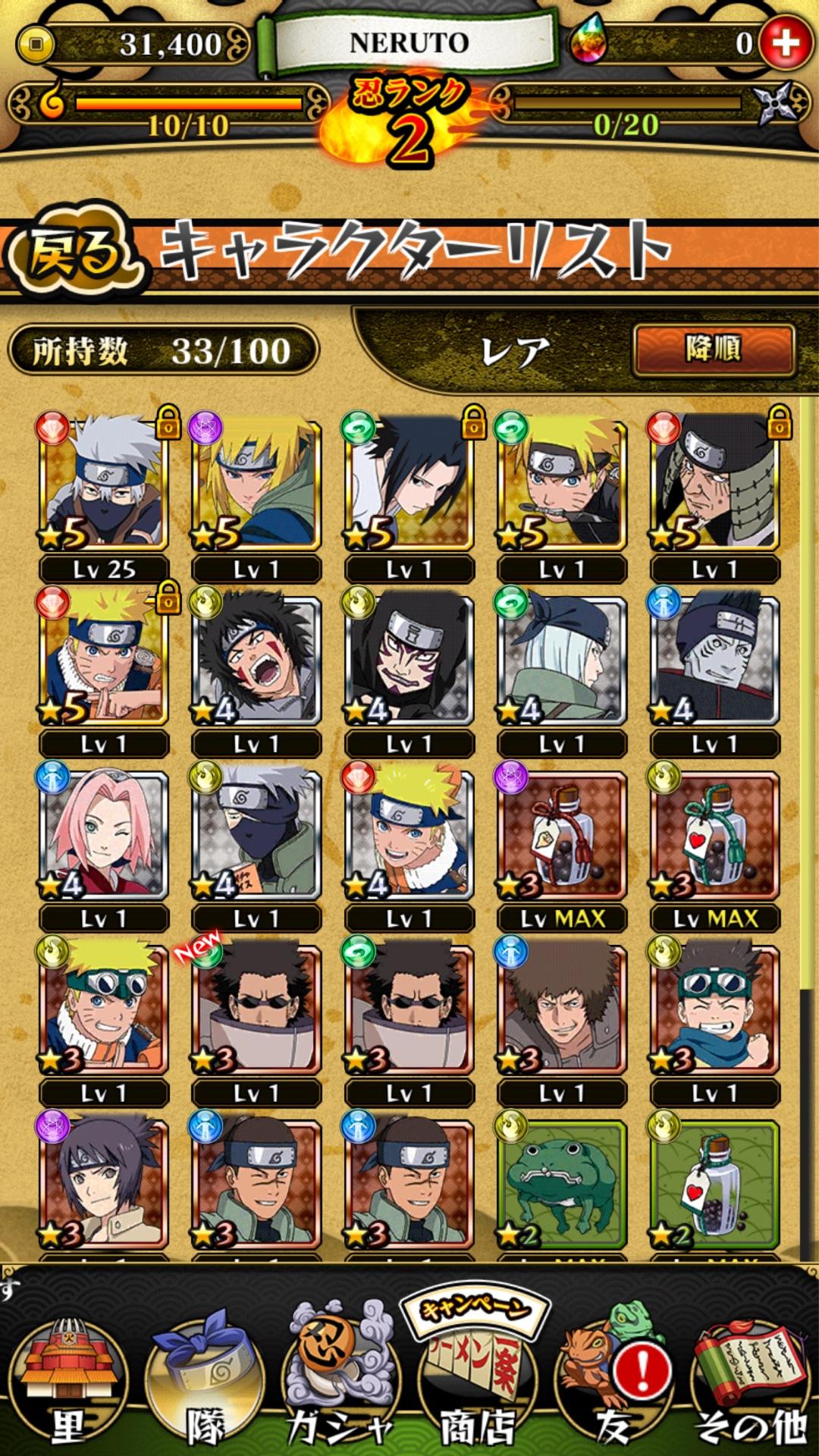Select the Shino card marked New
The image size is (819, 1456).
pyautogui.click(x=256, y=1009)
